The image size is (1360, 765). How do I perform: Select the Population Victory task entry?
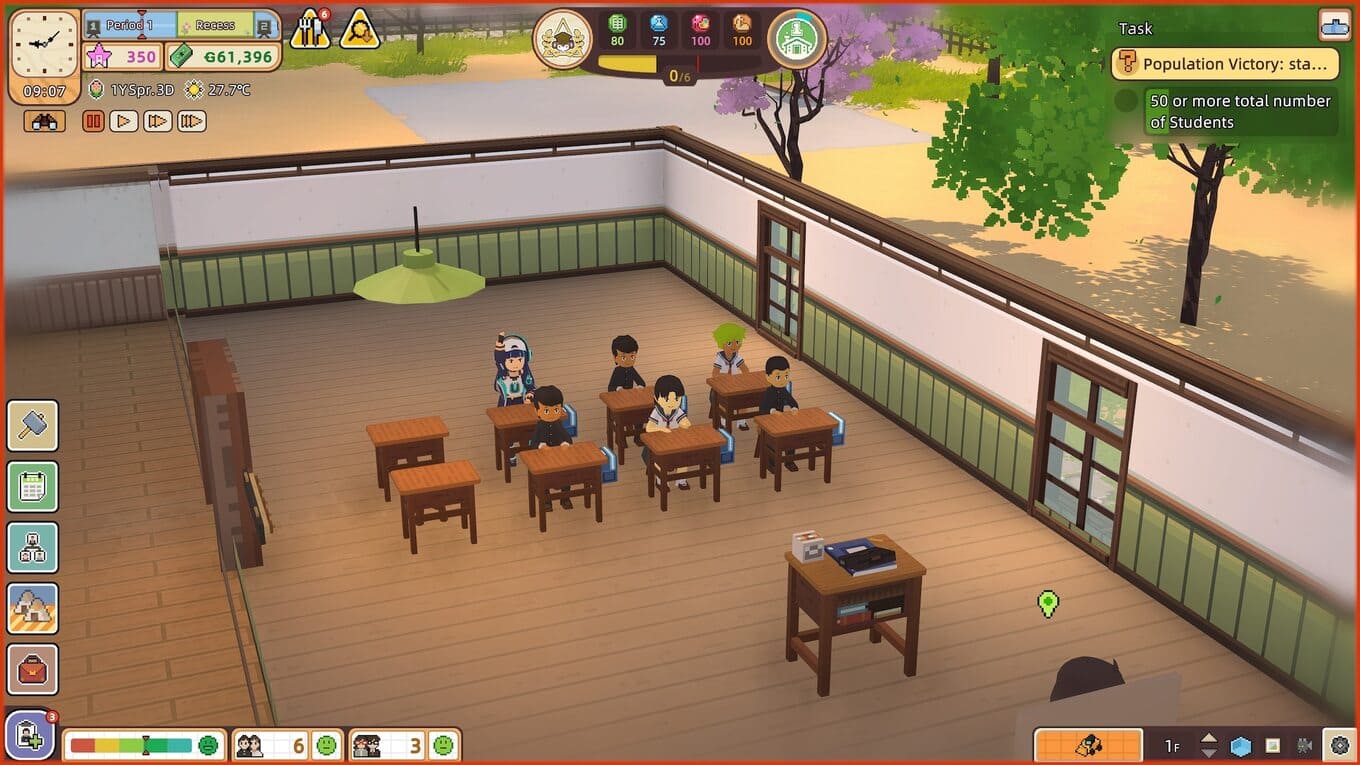pyautogui.click(x=1225, y=64)
